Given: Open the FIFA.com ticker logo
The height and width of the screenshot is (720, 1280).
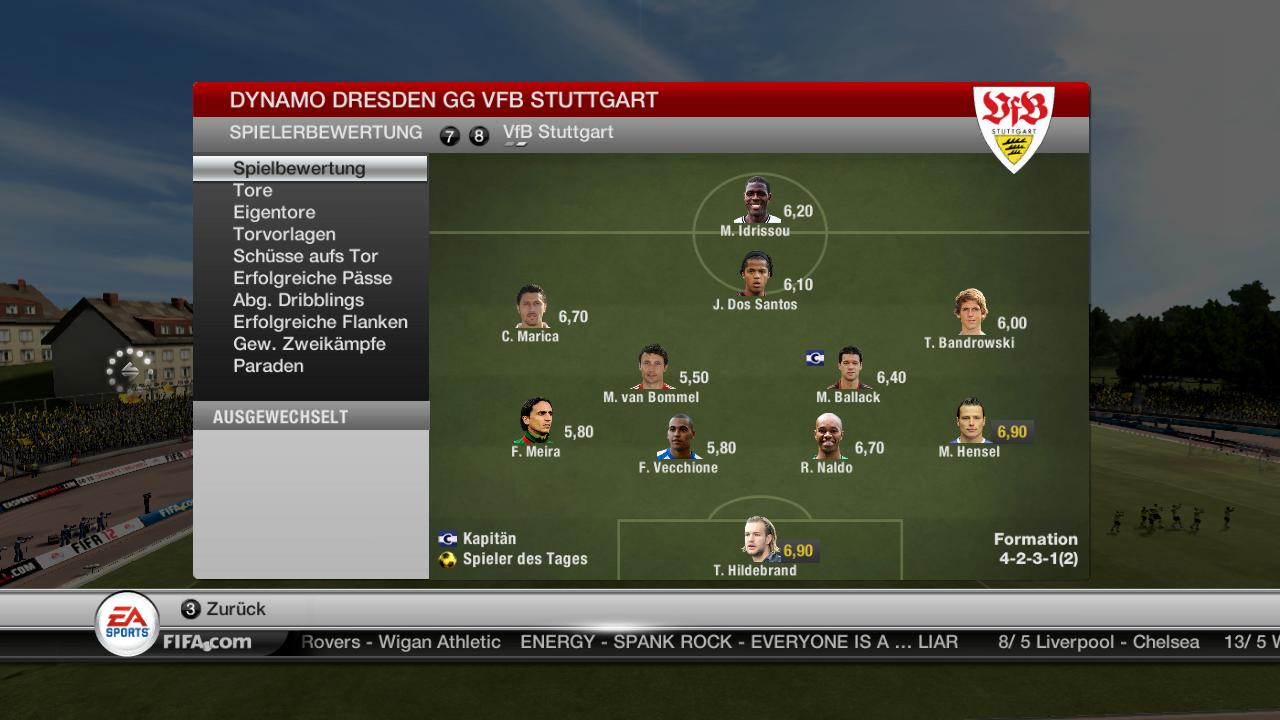Looking at the screenshot, I should point(207,642).
